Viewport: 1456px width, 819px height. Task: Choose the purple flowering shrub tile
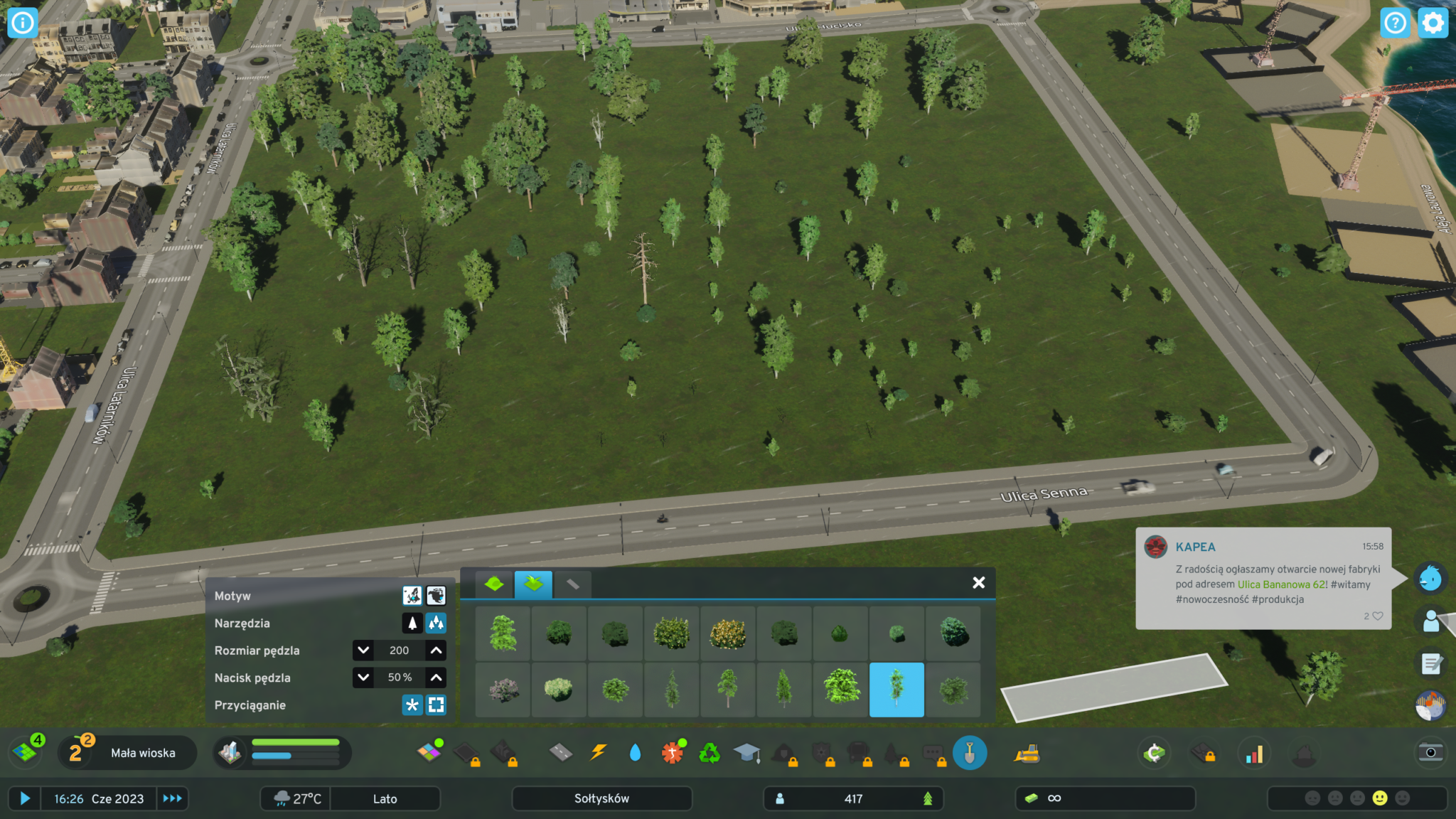[503, 689]
